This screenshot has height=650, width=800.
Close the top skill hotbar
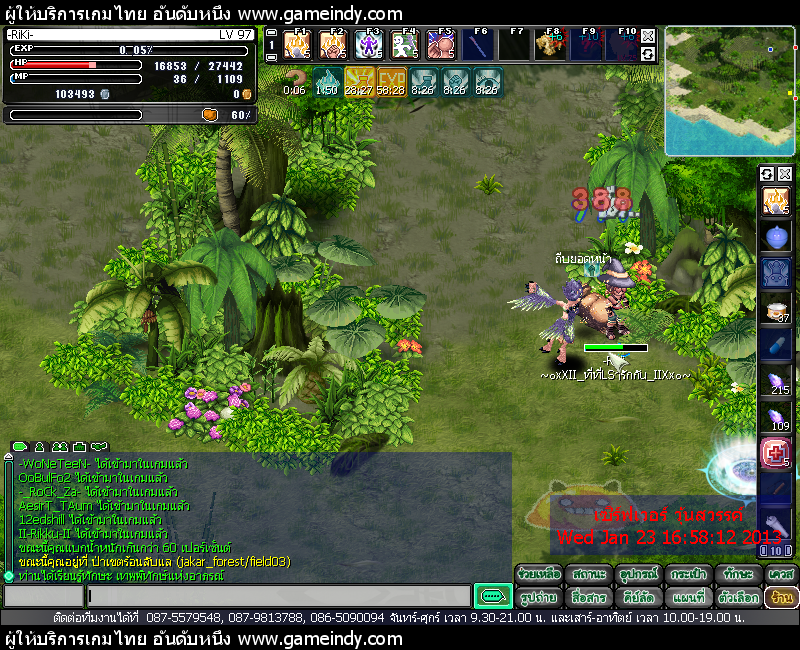(x=648, y=34)
